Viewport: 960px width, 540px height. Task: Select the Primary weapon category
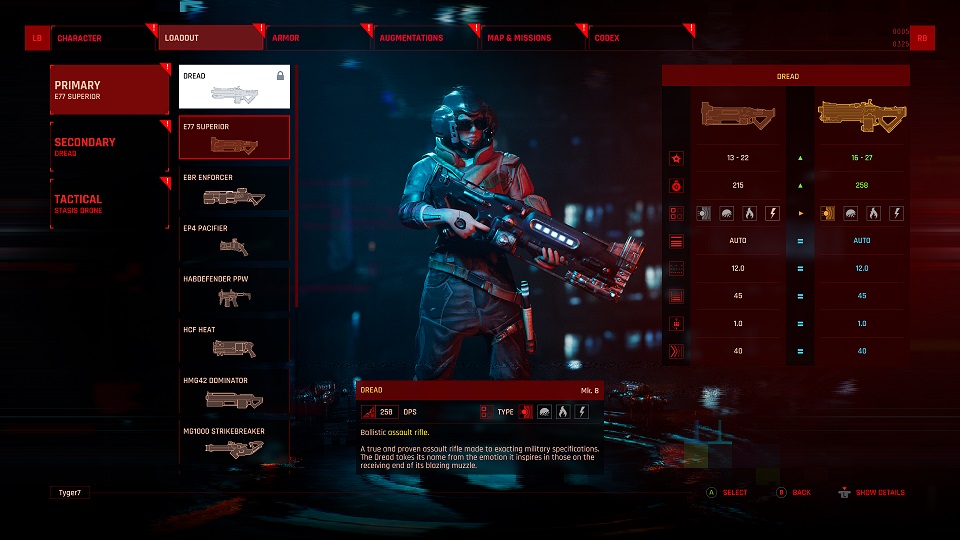point(109,90)
